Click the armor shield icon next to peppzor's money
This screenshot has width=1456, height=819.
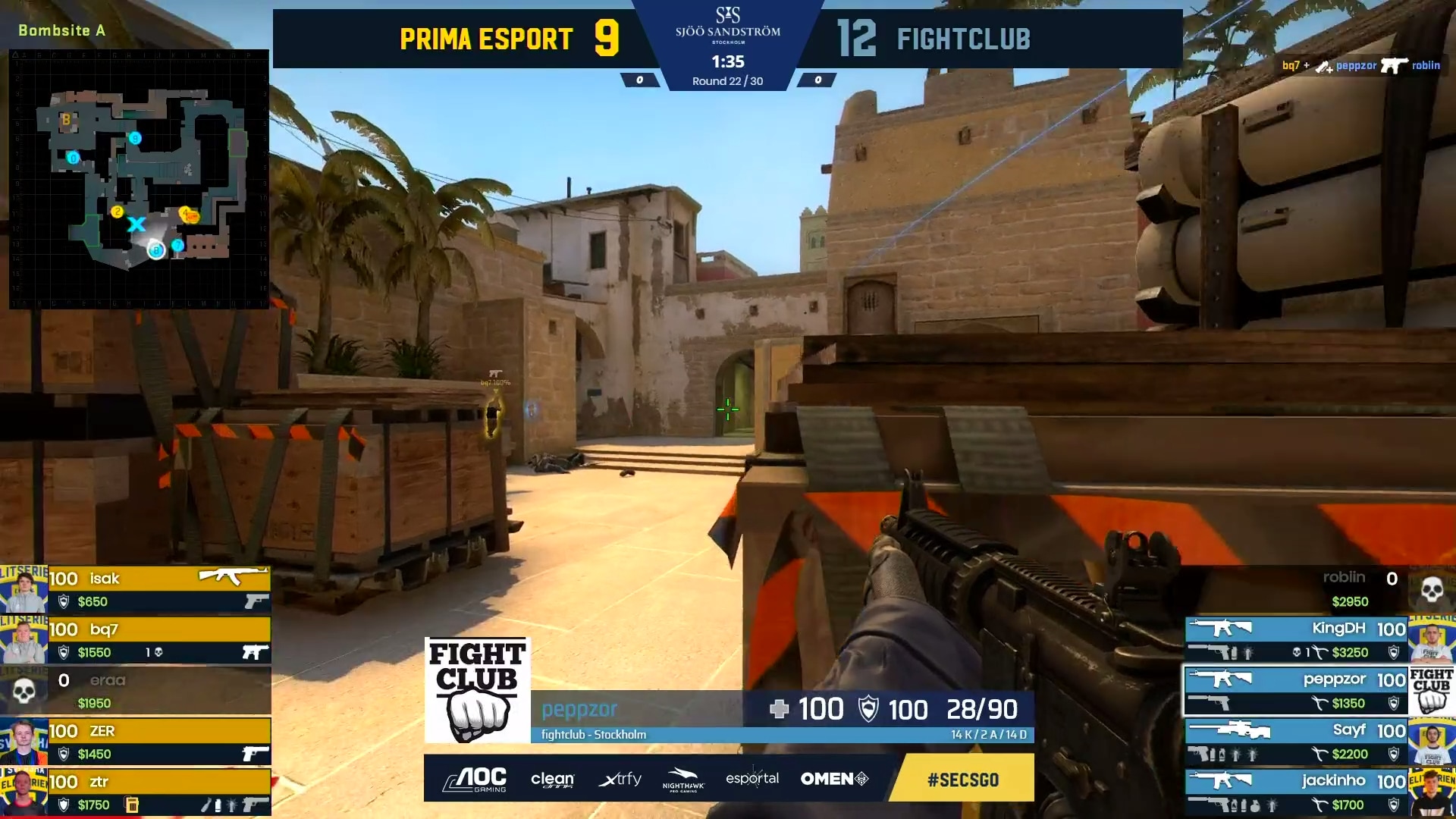click(1394, 702)
